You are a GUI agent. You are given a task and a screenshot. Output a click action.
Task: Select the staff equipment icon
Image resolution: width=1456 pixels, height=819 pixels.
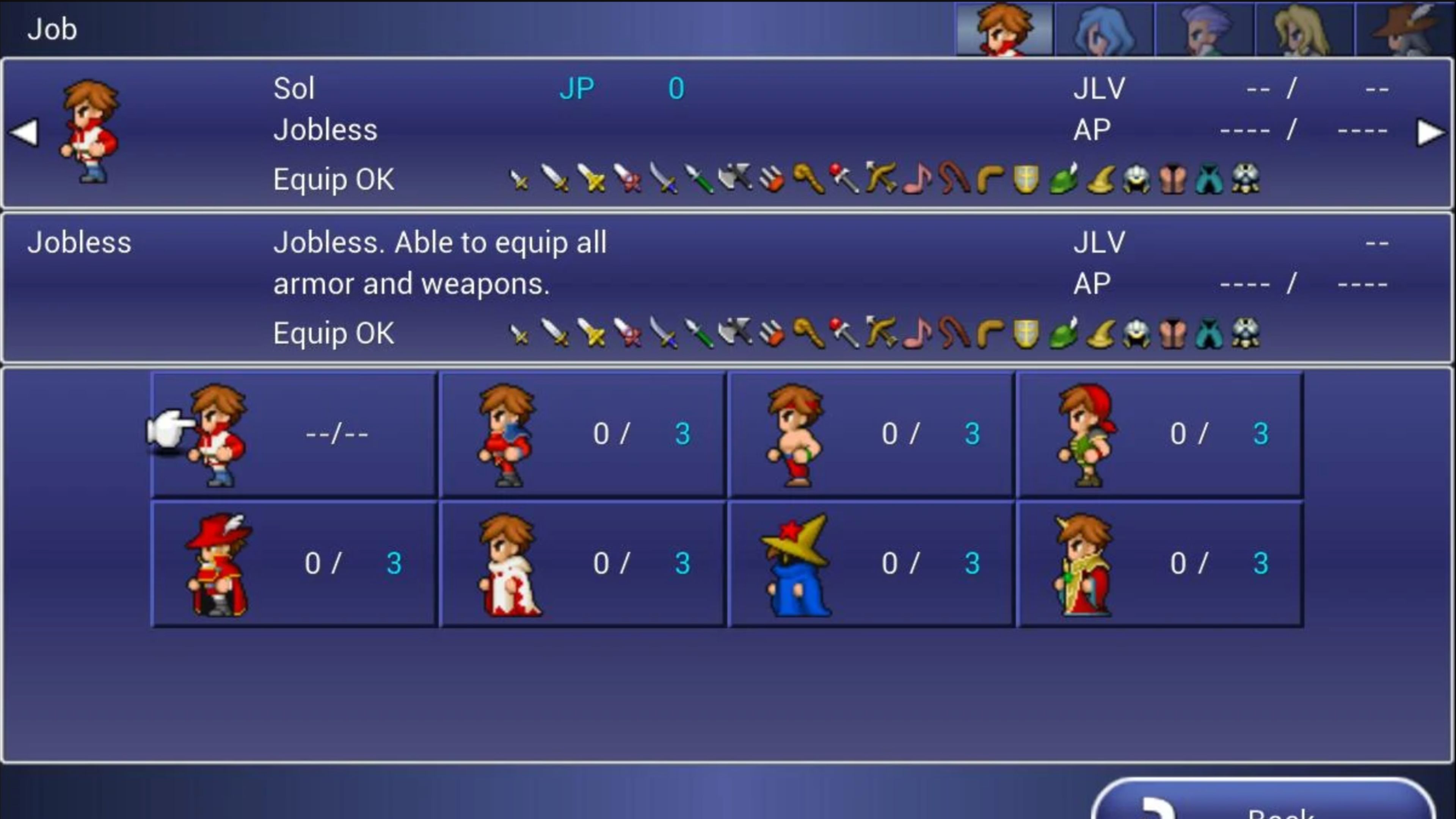point(808,179)
